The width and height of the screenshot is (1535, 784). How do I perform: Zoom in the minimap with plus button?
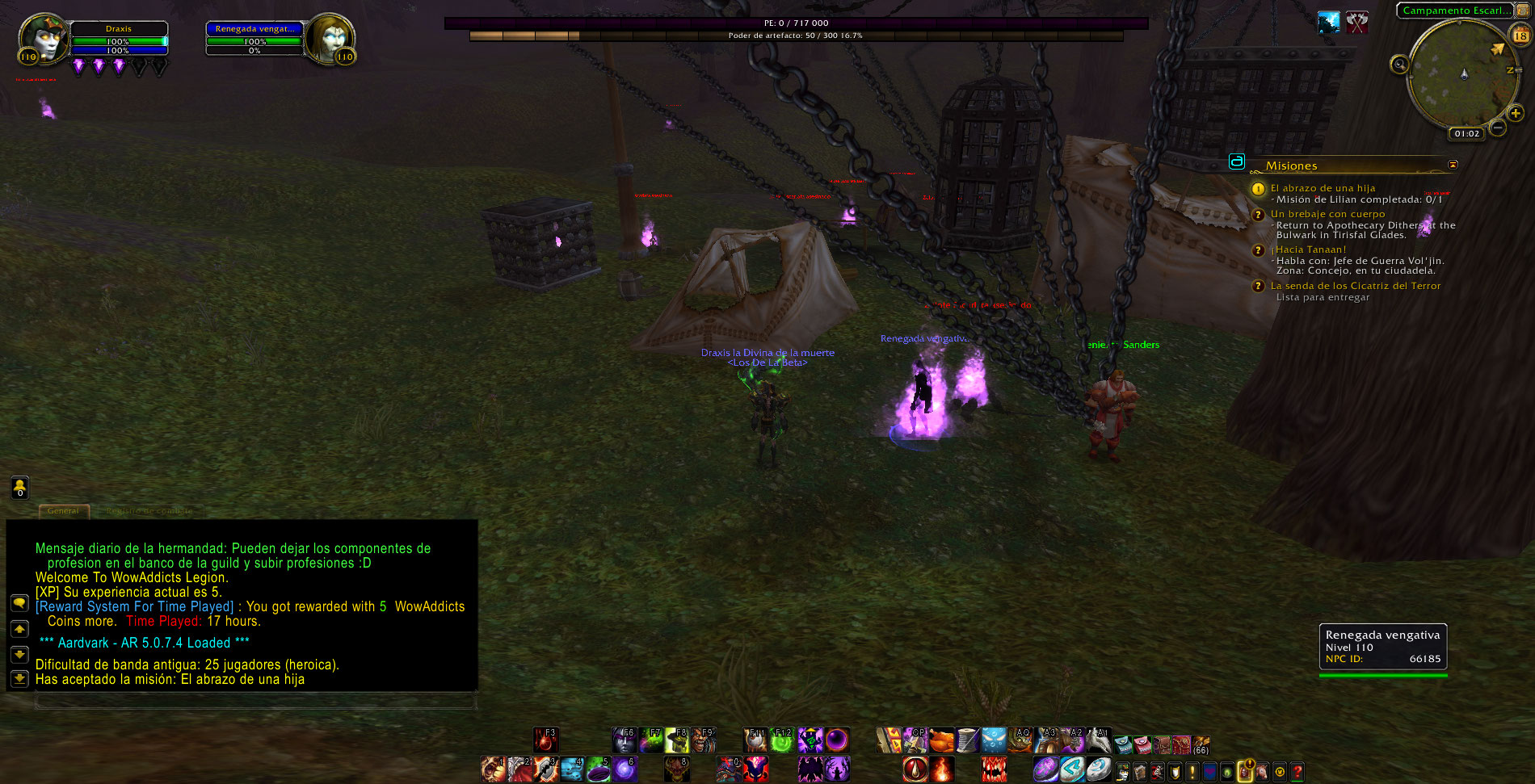1516,114
